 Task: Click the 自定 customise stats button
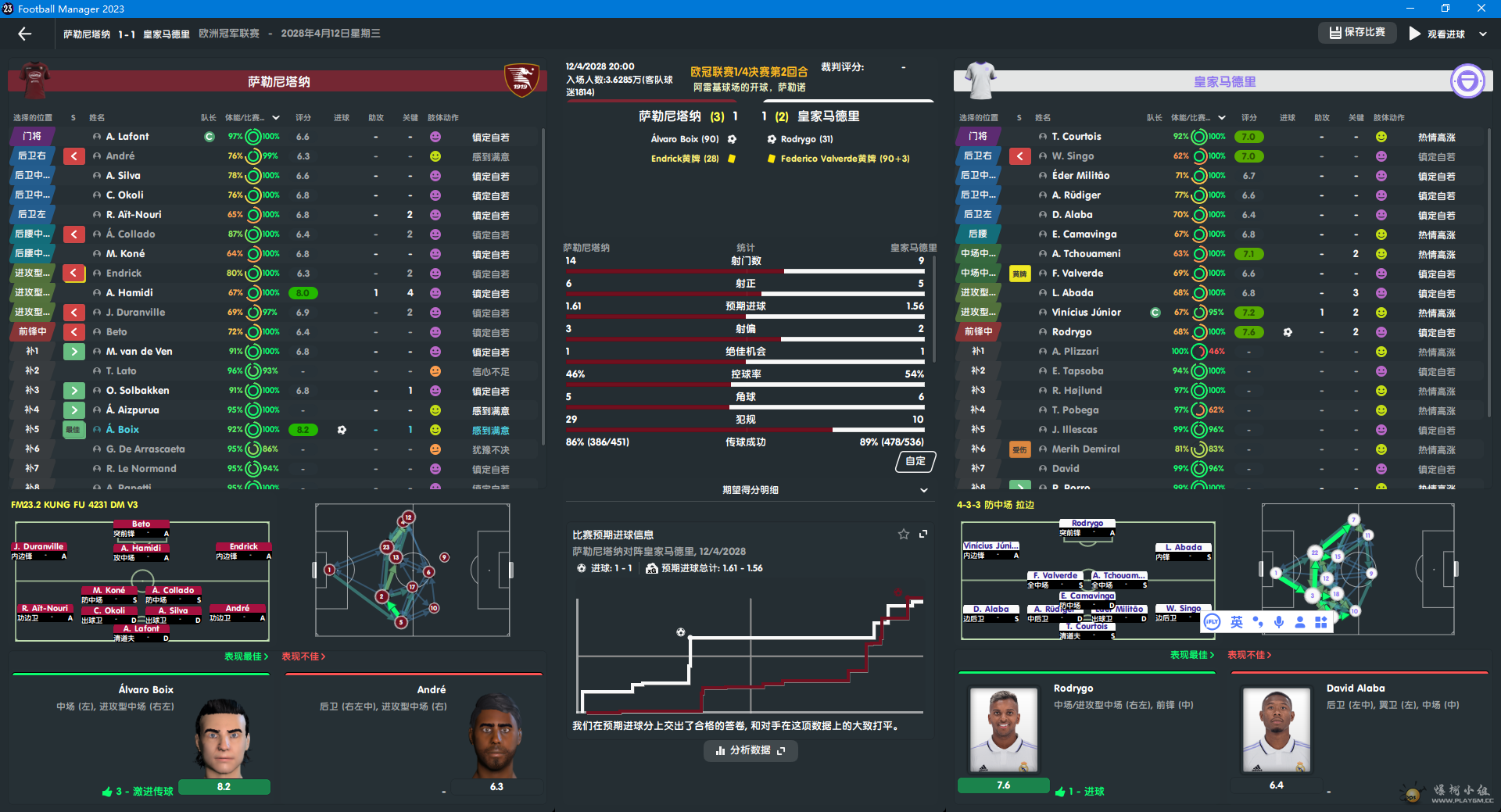coord(915,462)
